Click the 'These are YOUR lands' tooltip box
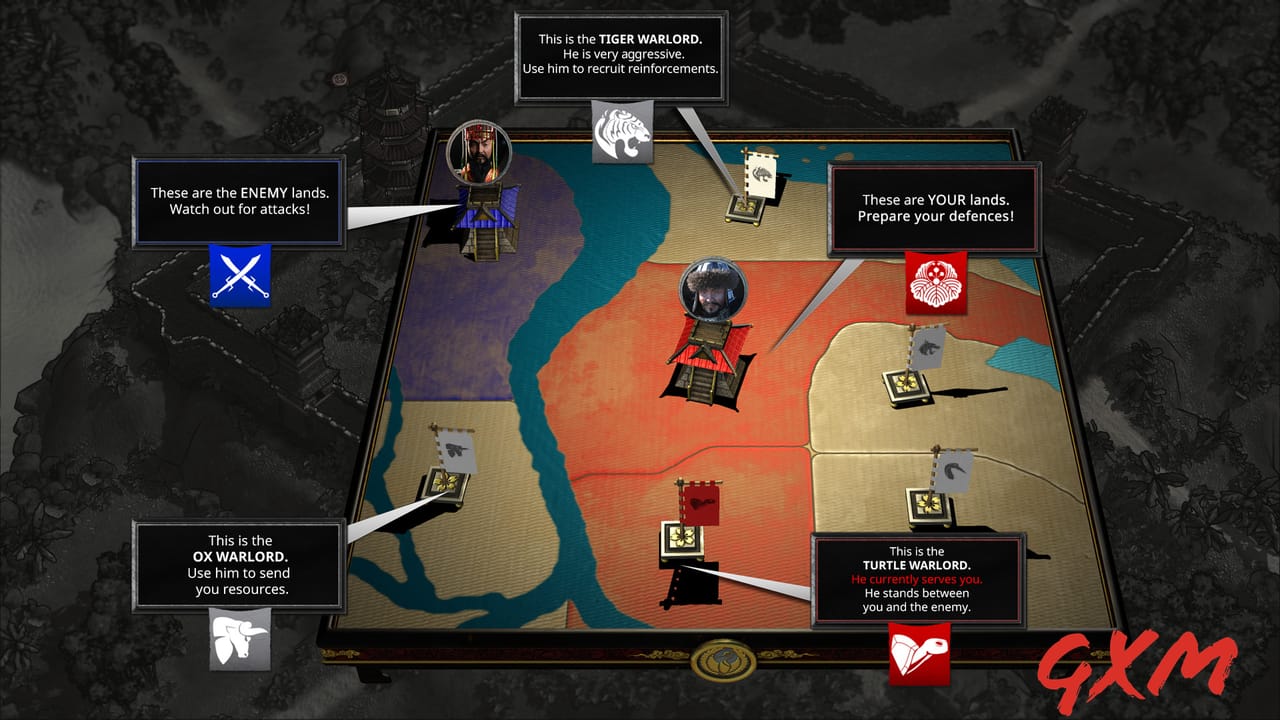 [x=935, y=210]
